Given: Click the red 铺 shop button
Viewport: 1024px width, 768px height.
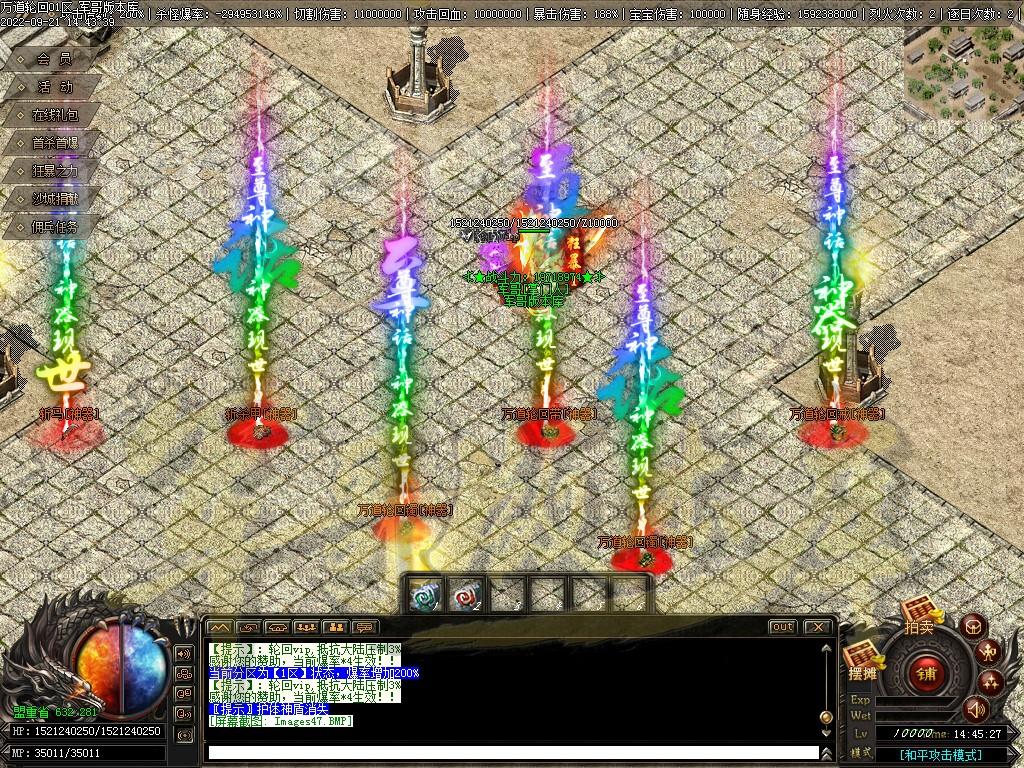Looking at the screenshot, I should (x=925, y=672).
